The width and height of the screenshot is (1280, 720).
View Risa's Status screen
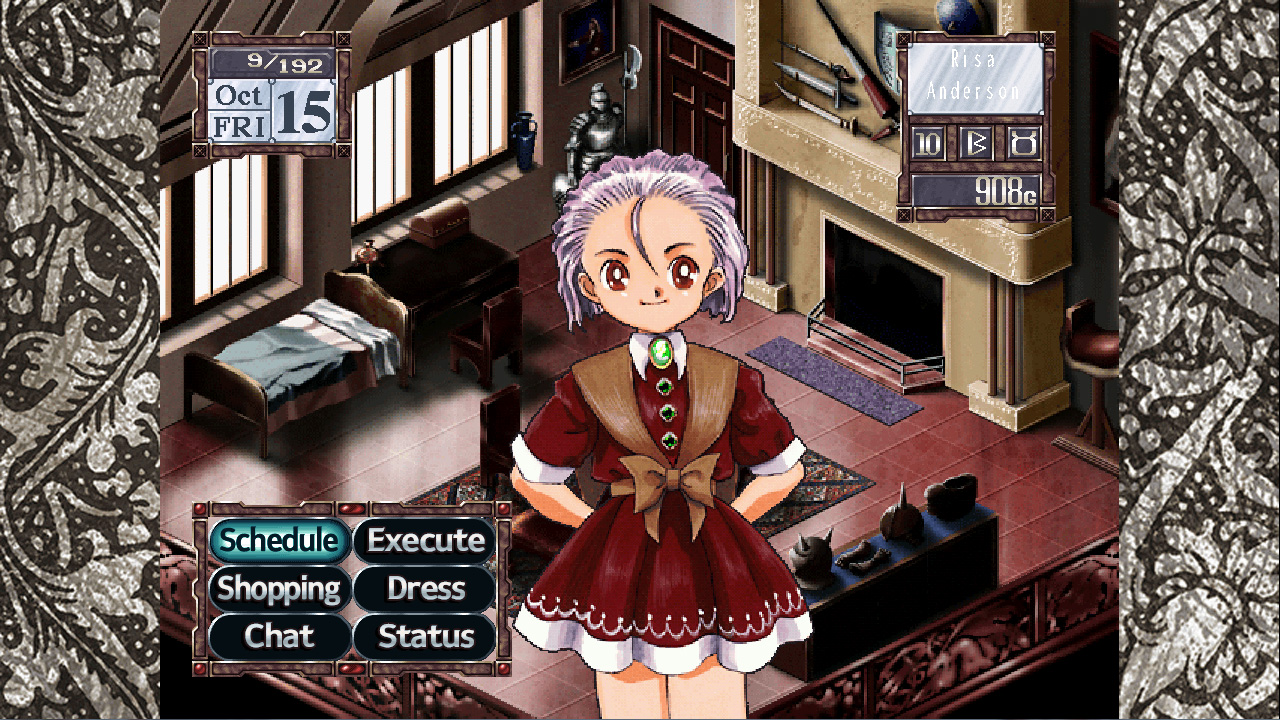(x=424, y=636)
